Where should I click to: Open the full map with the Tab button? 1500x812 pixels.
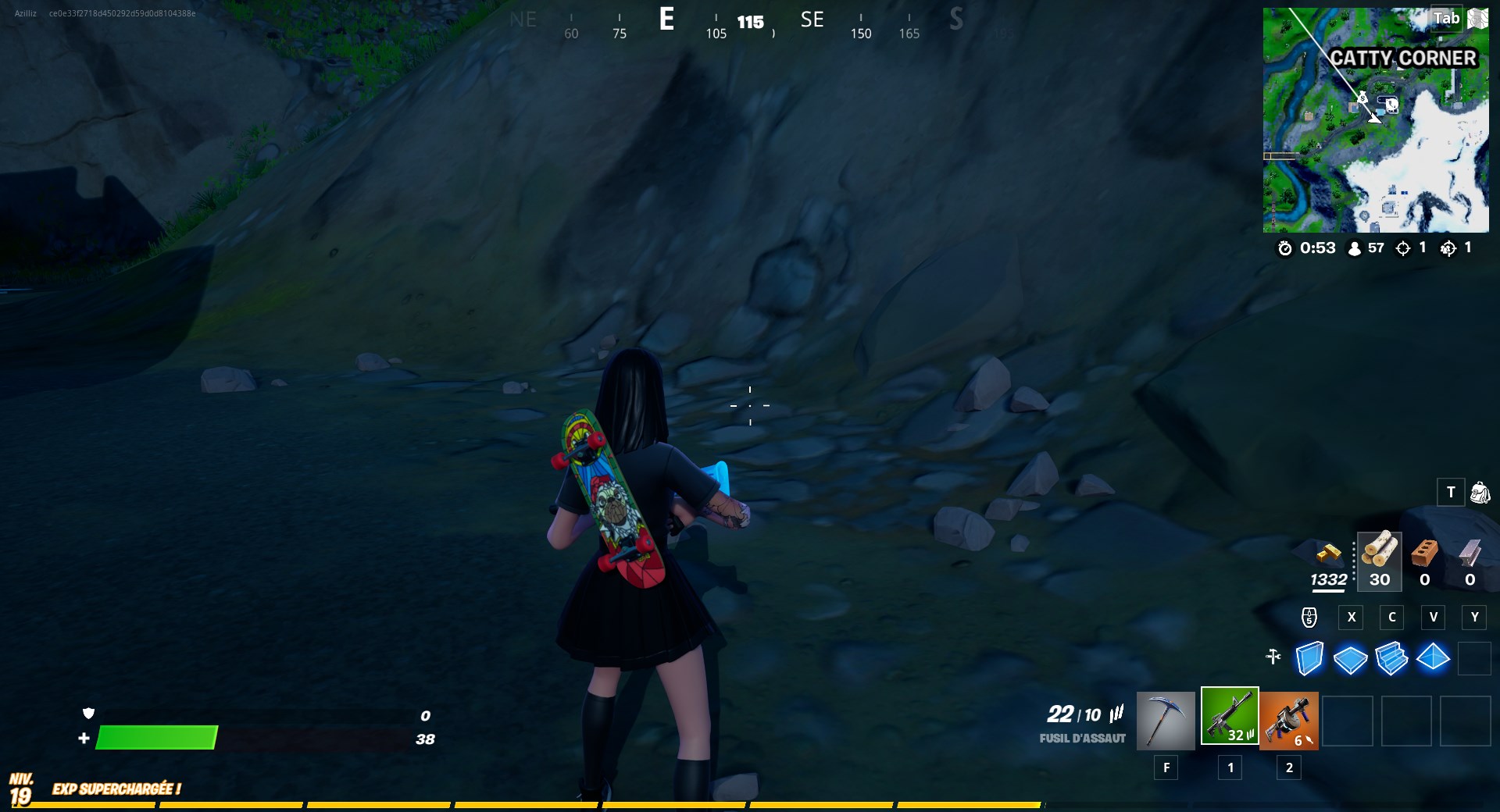1448,17
